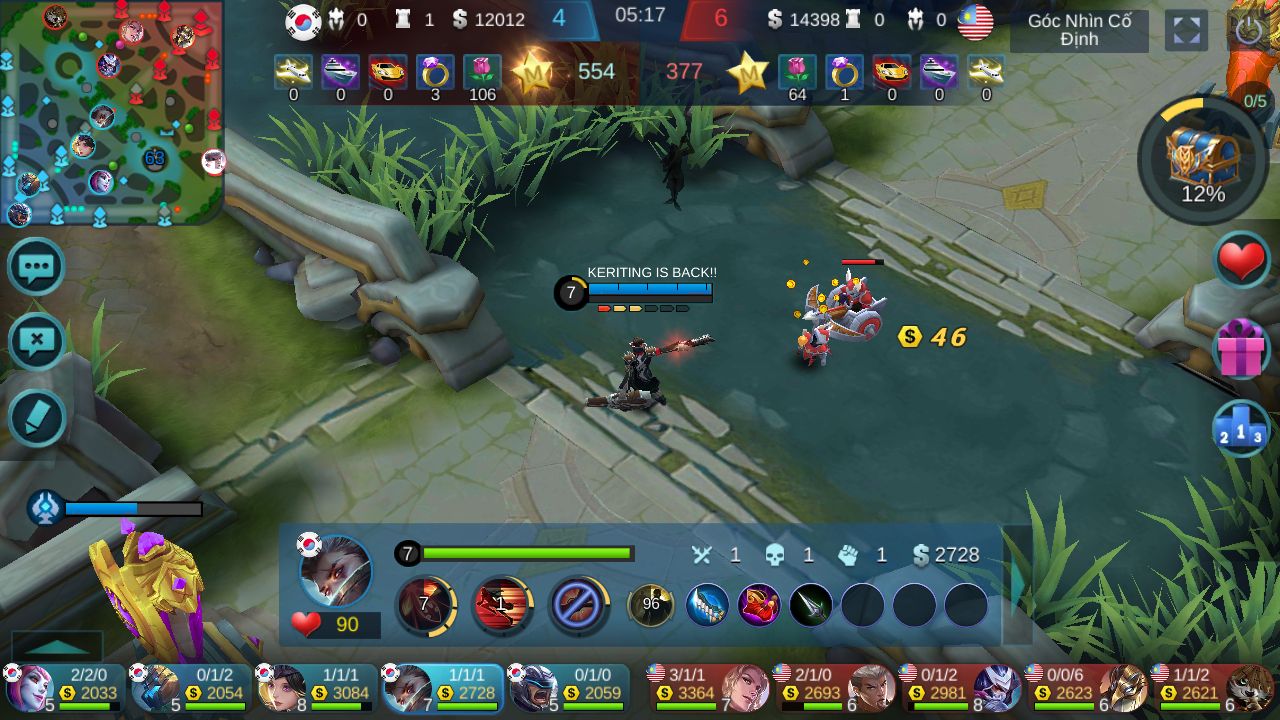Viewport: 1280px width, 720px height.
Task: Exit spectating with the power button
Action: pos(1248,31)
